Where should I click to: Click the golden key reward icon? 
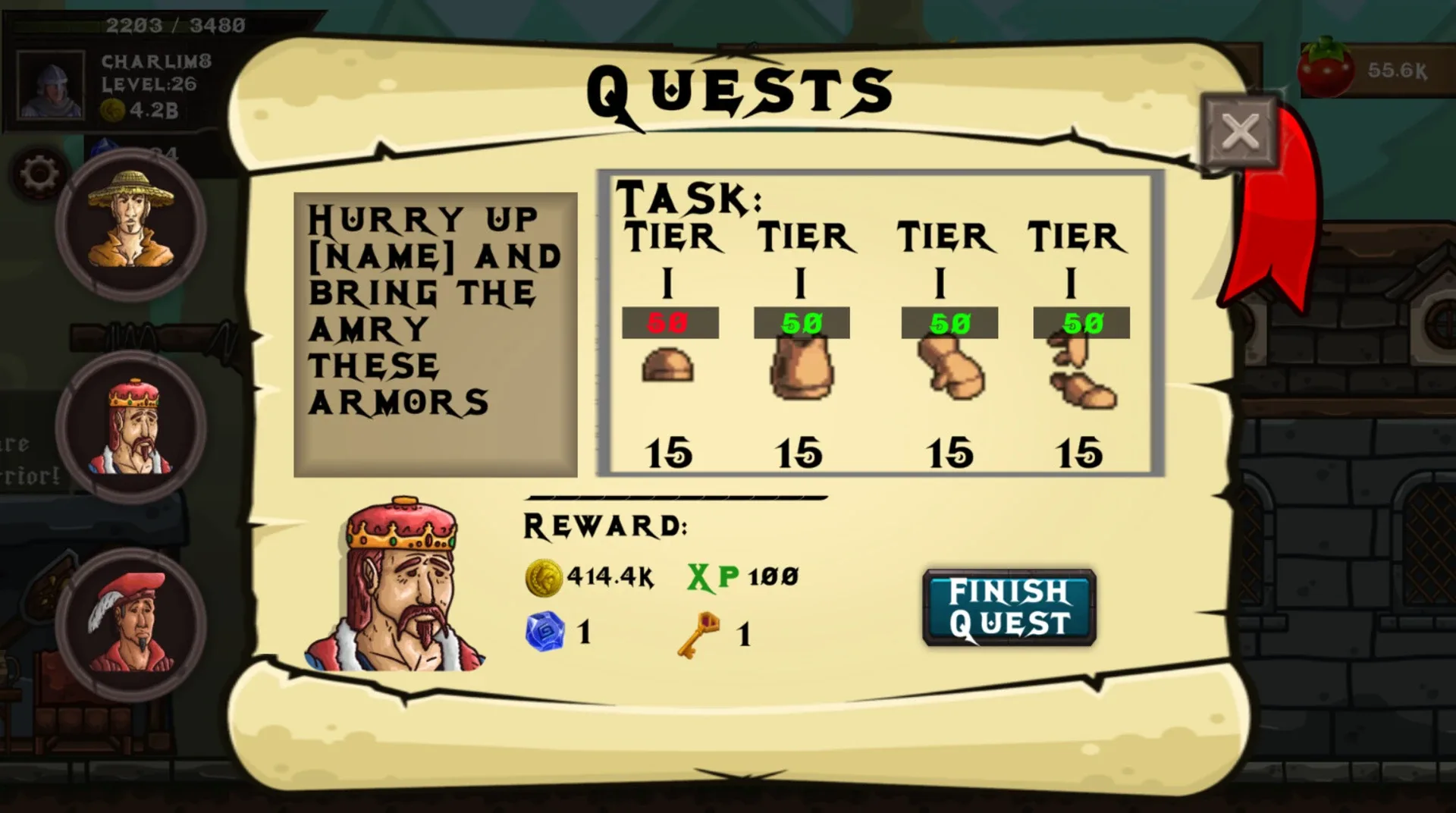[698, 631]
